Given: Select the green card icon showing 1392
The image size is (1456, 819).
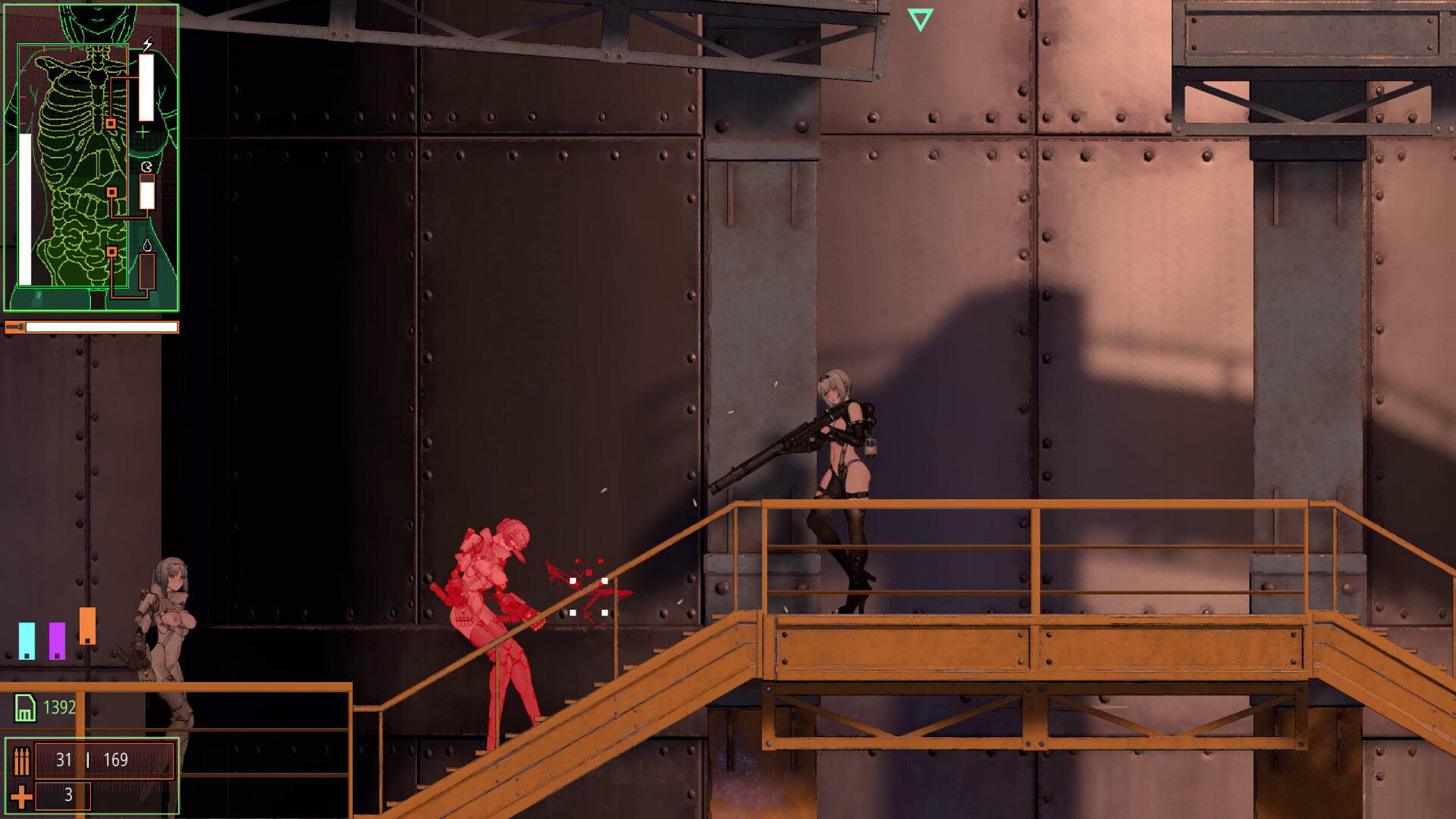Looking at the screenshot, I should click(x=25, y=708).
